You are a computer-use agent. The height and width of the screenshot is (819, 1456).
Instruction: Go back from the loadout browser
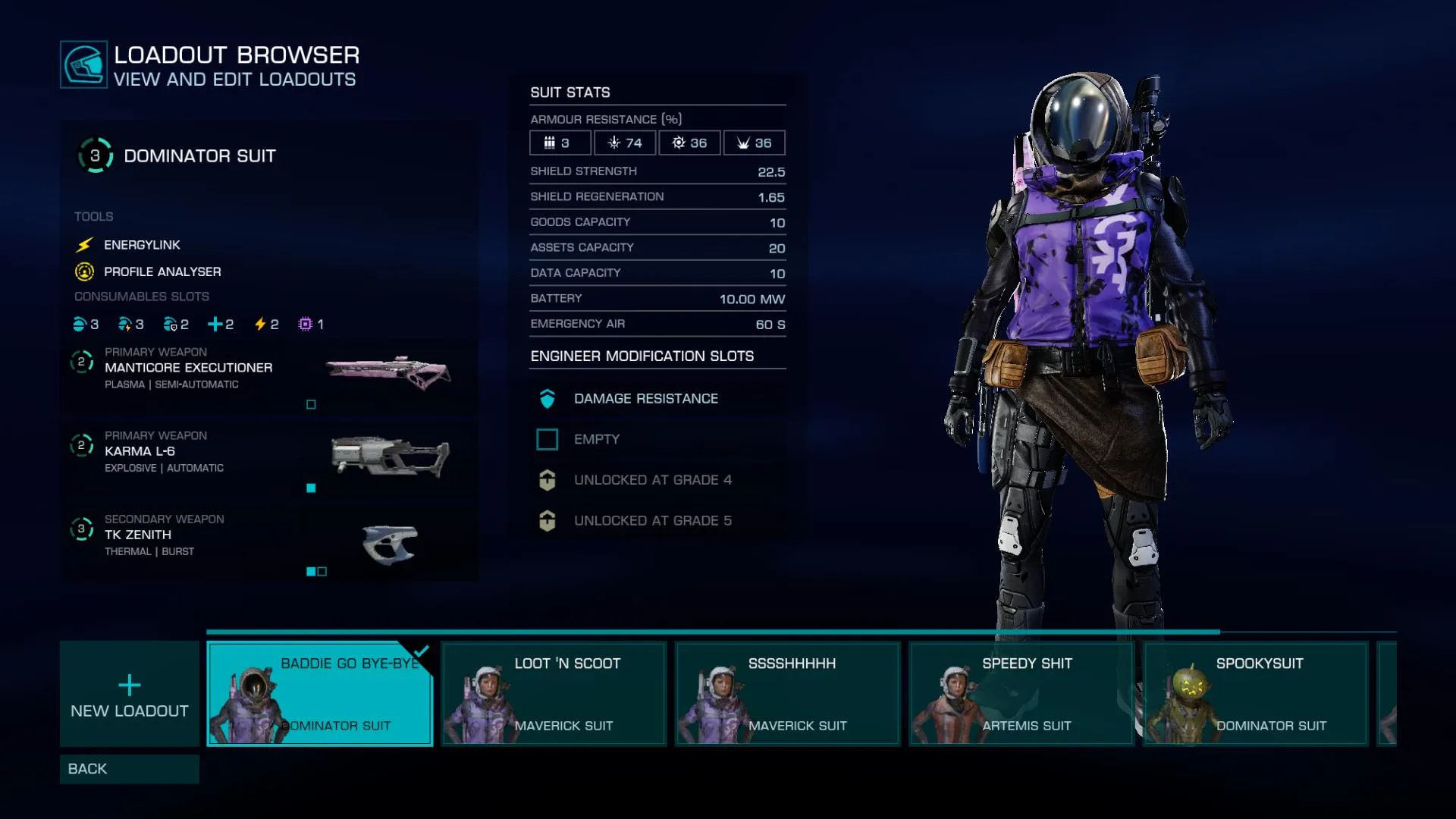[129, 769]
